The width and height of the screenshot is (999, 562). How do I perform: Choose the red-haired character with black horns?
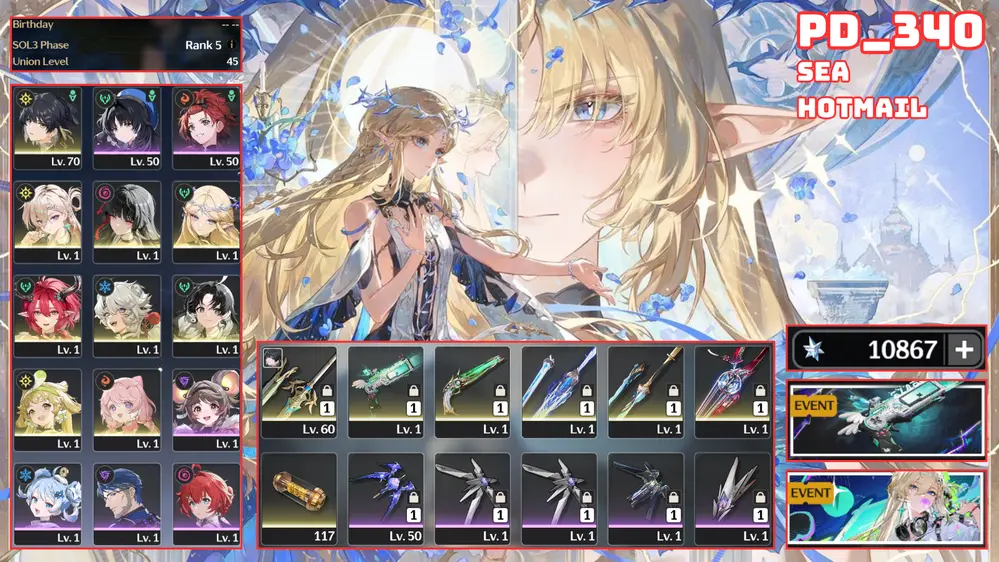[49, 315]
